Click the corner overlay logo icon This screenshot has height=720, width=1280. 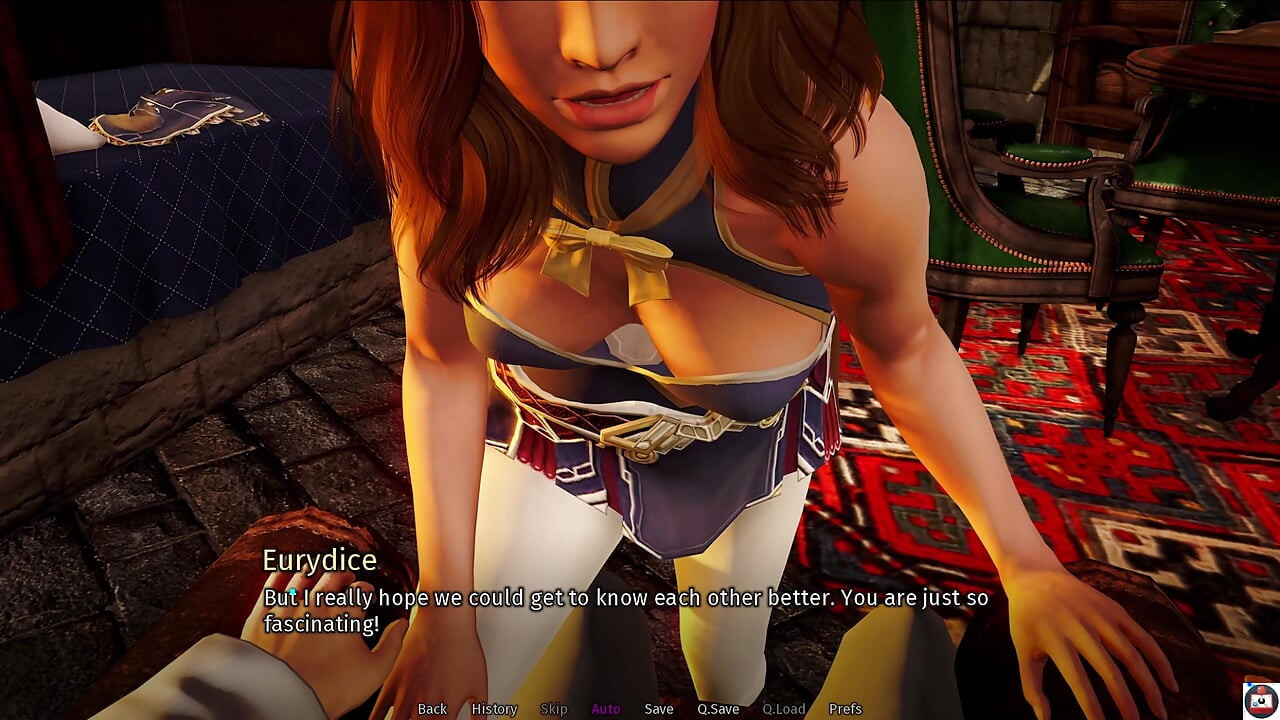click(x=1260, y=699)
